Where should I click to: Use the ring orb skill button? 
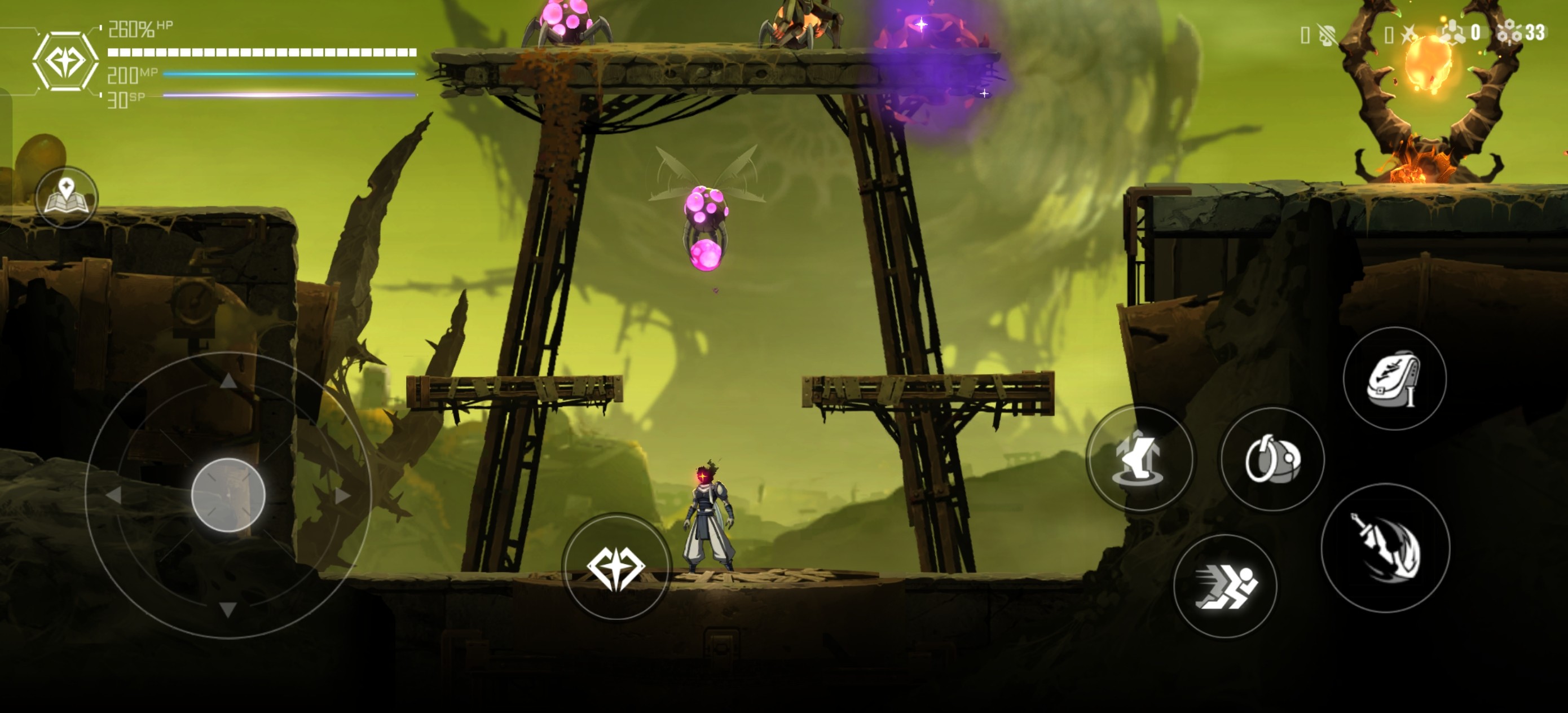click(1272, 459)
